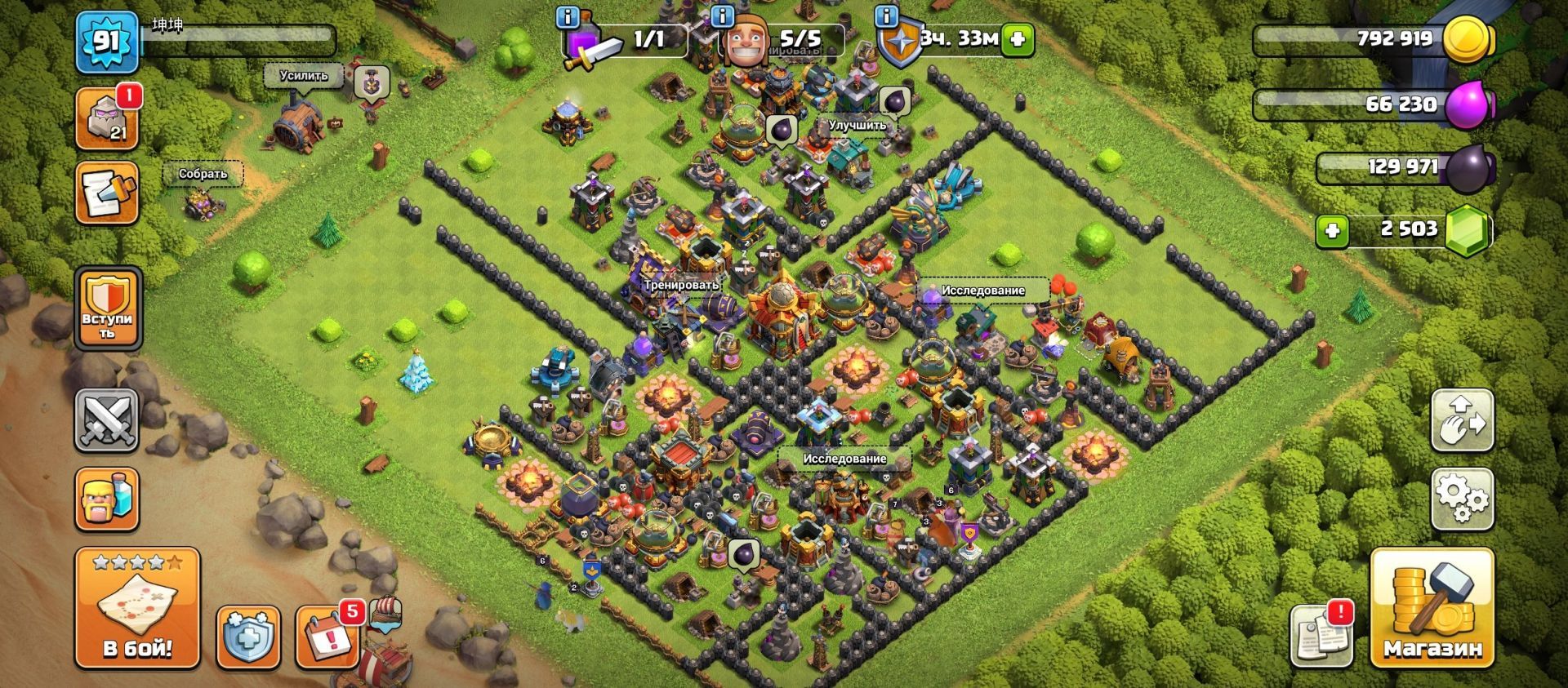Open the scroll and hammer icon
The image size is (1568, 688).
(107, 193)
